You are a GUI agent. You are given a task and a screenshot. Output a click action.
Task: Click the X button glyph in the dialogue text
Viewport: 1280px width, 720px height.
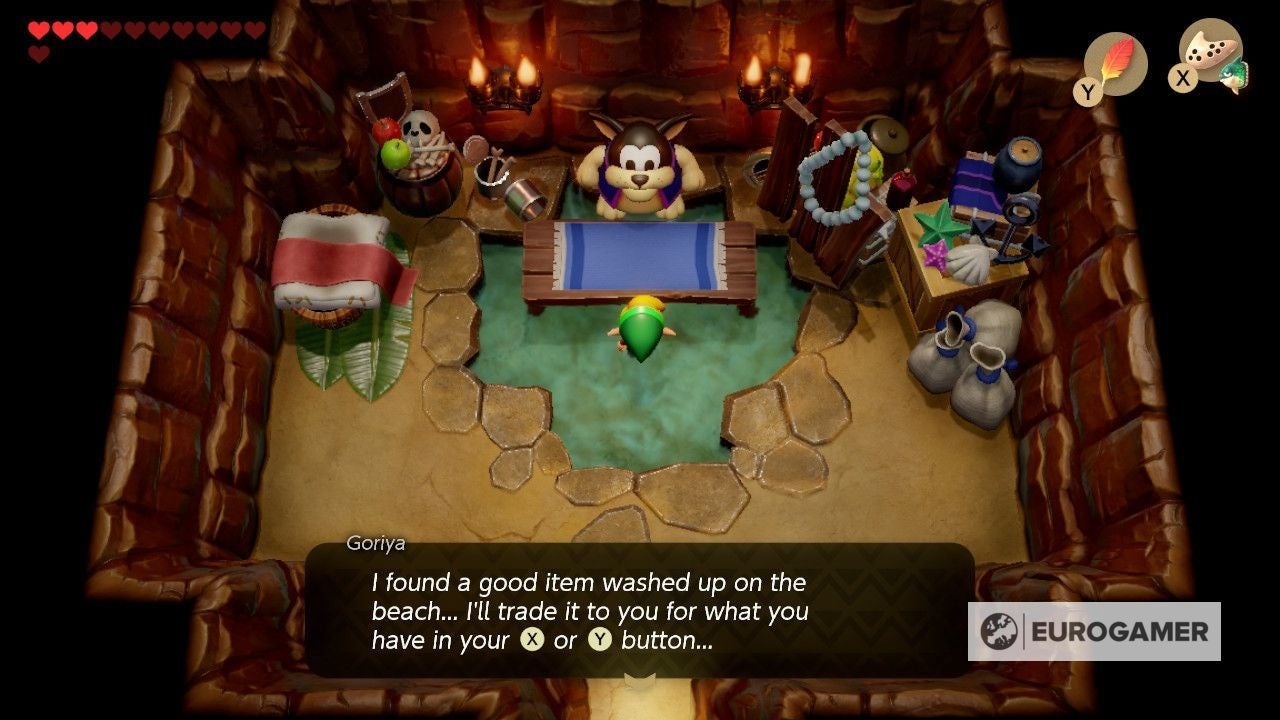click(532, 638)
